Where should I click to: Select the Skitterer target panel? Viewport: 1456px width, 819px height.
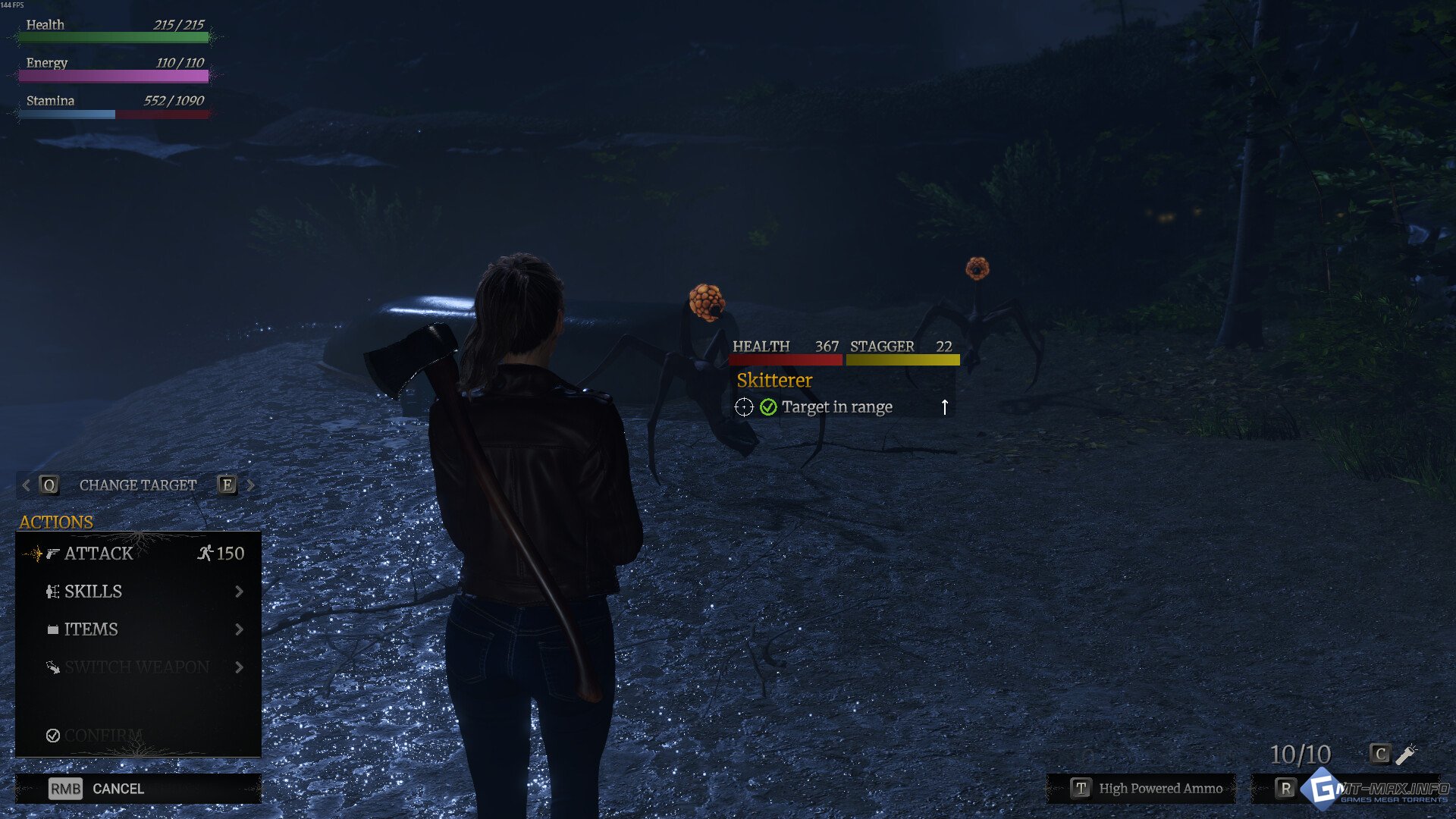(843, 381)
